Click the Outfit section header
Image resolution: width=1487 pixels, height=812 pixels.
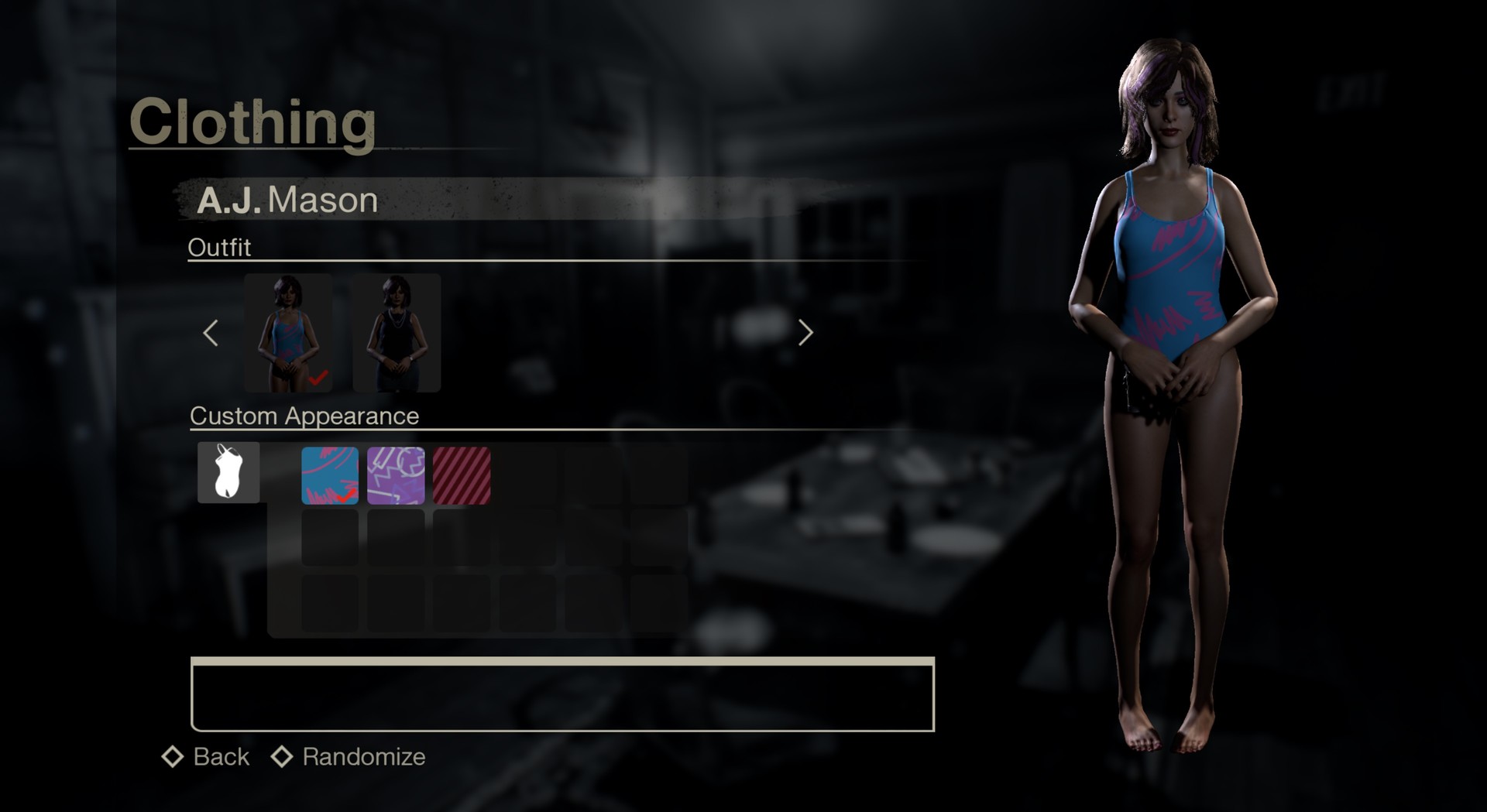pyautogui.click(x=220, y=247)
